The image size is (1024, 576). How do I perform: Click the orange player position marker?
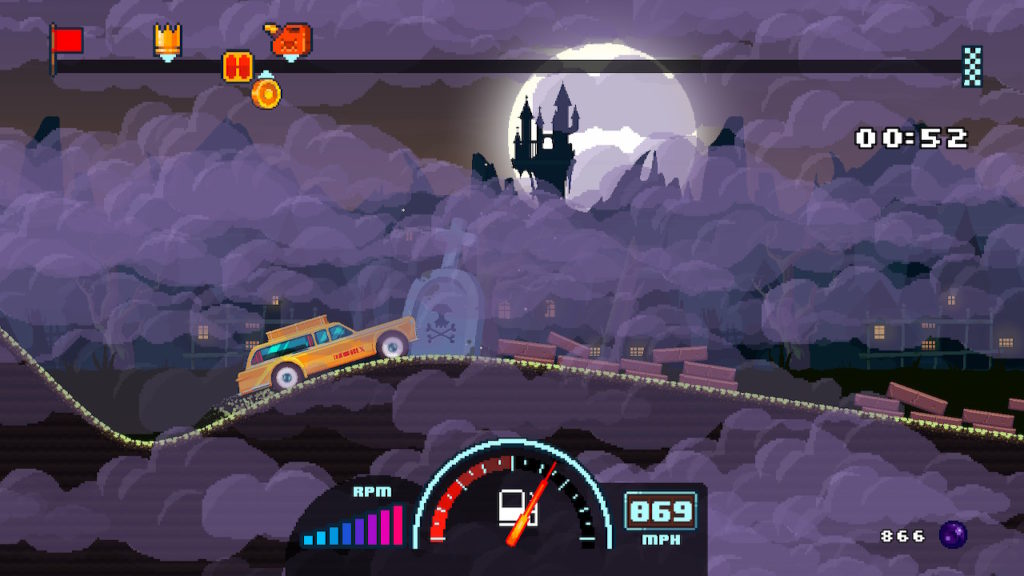(x=237, y=67)
